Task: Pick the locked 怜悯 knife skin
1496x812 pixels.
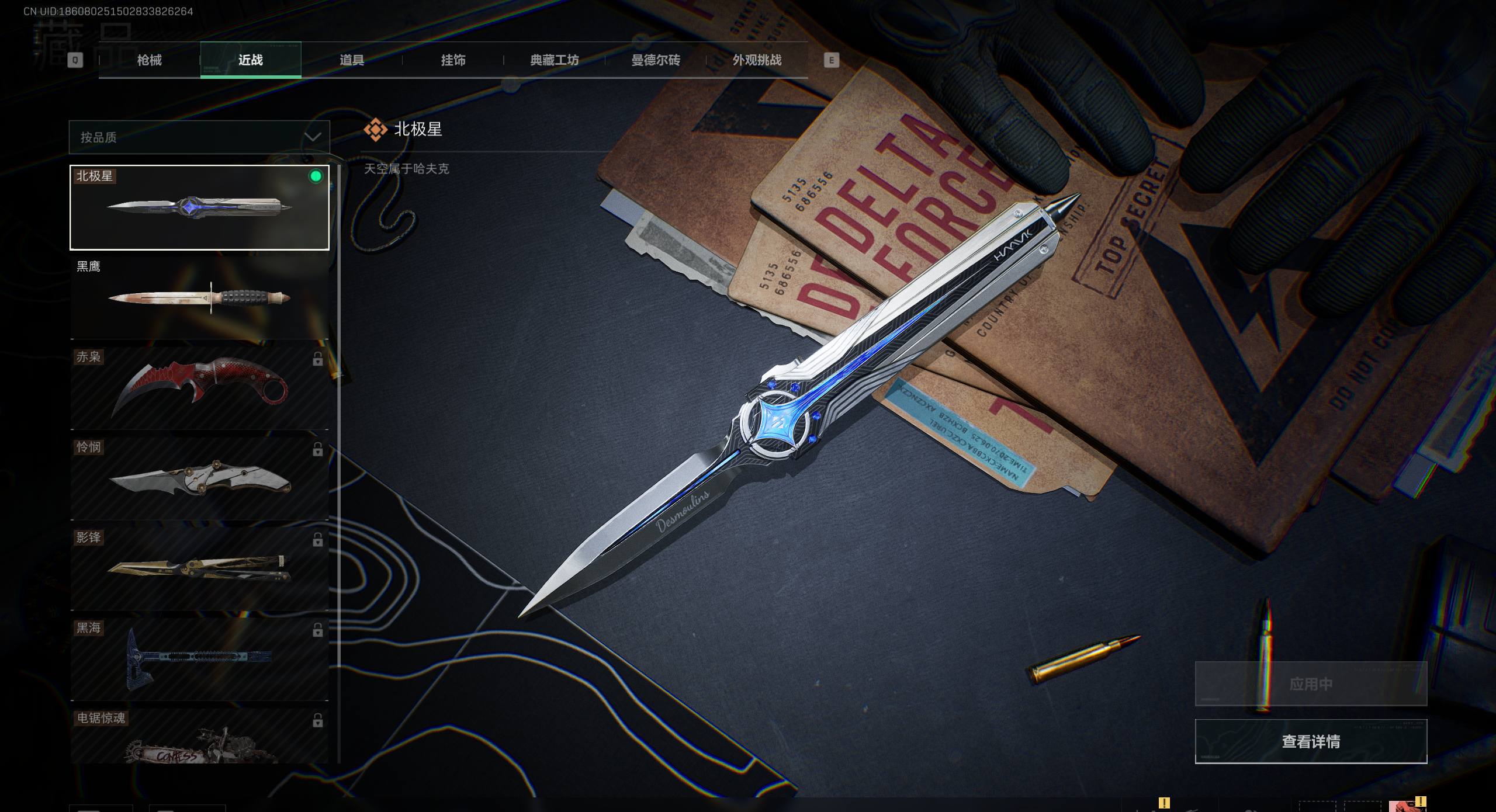Action: (x=199, y=479)
